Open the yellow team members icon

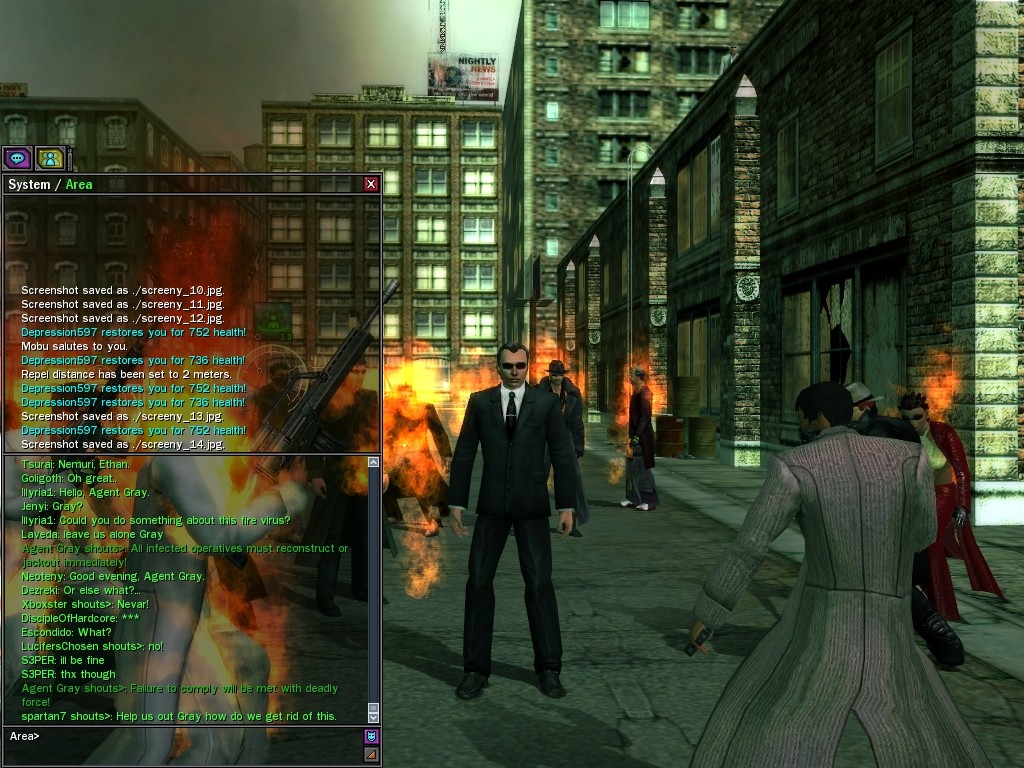(x=50, y=158)
